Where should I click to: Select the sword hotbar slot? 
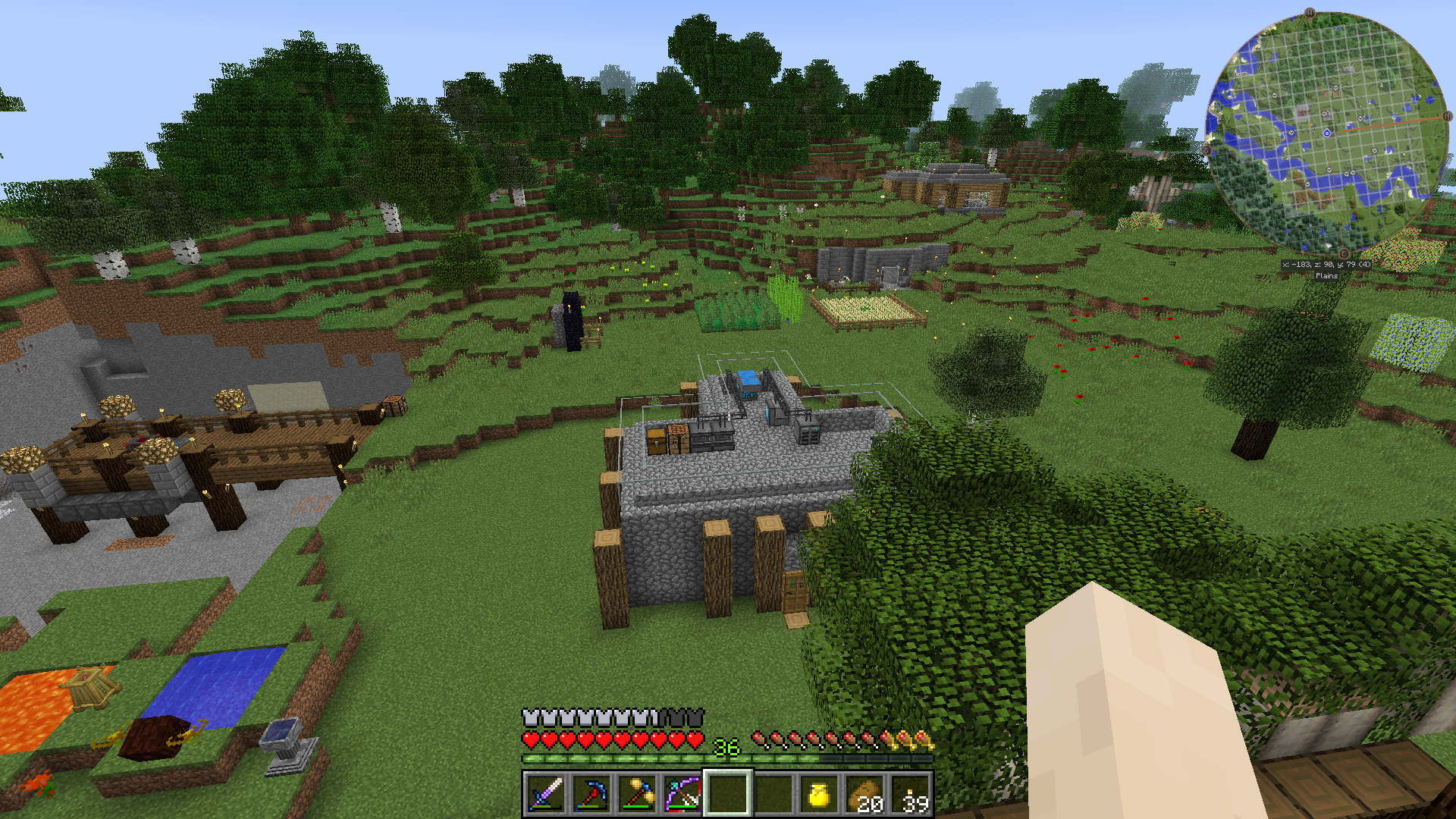click(x=546, y=794)
